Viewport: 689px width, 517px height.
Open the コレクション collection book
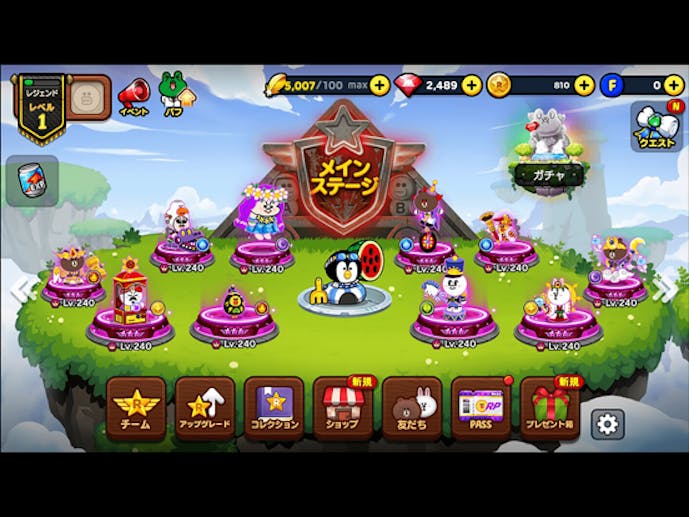[x=273, y=407]
